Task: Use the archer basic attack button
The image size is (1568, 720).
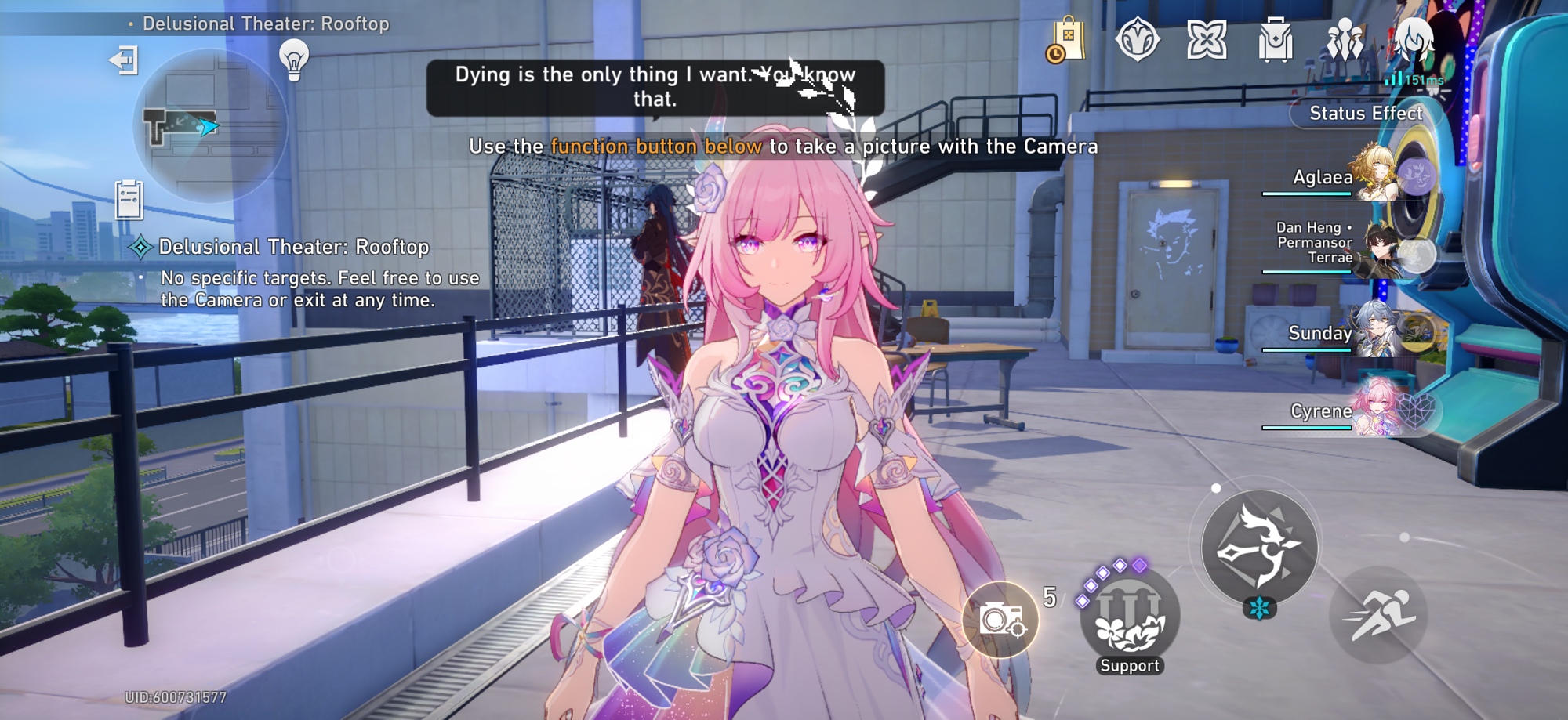Action: [1259, 548]
